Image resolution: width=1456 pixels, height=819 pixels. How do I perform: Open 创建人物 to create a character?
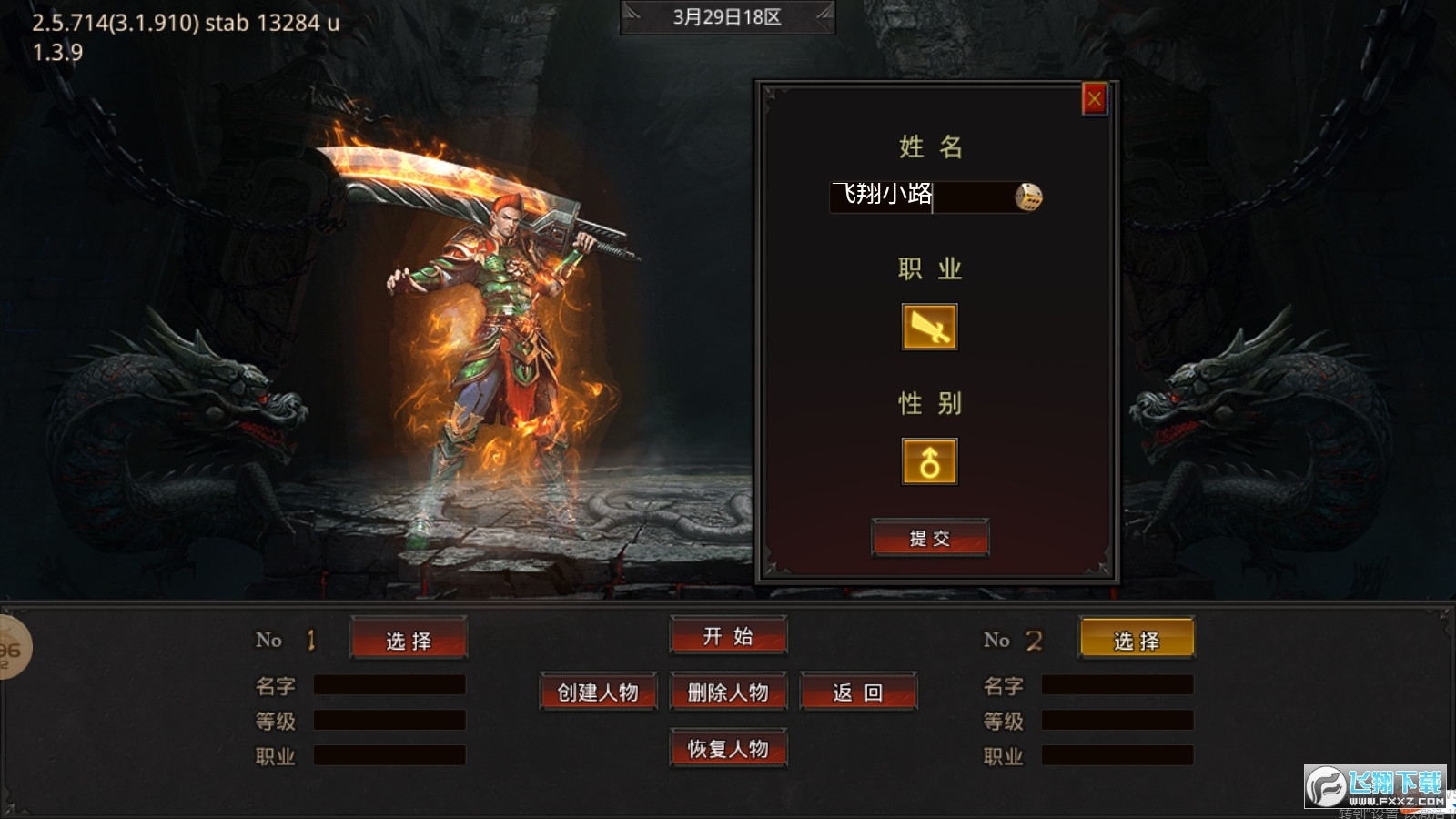click(598, 693)
